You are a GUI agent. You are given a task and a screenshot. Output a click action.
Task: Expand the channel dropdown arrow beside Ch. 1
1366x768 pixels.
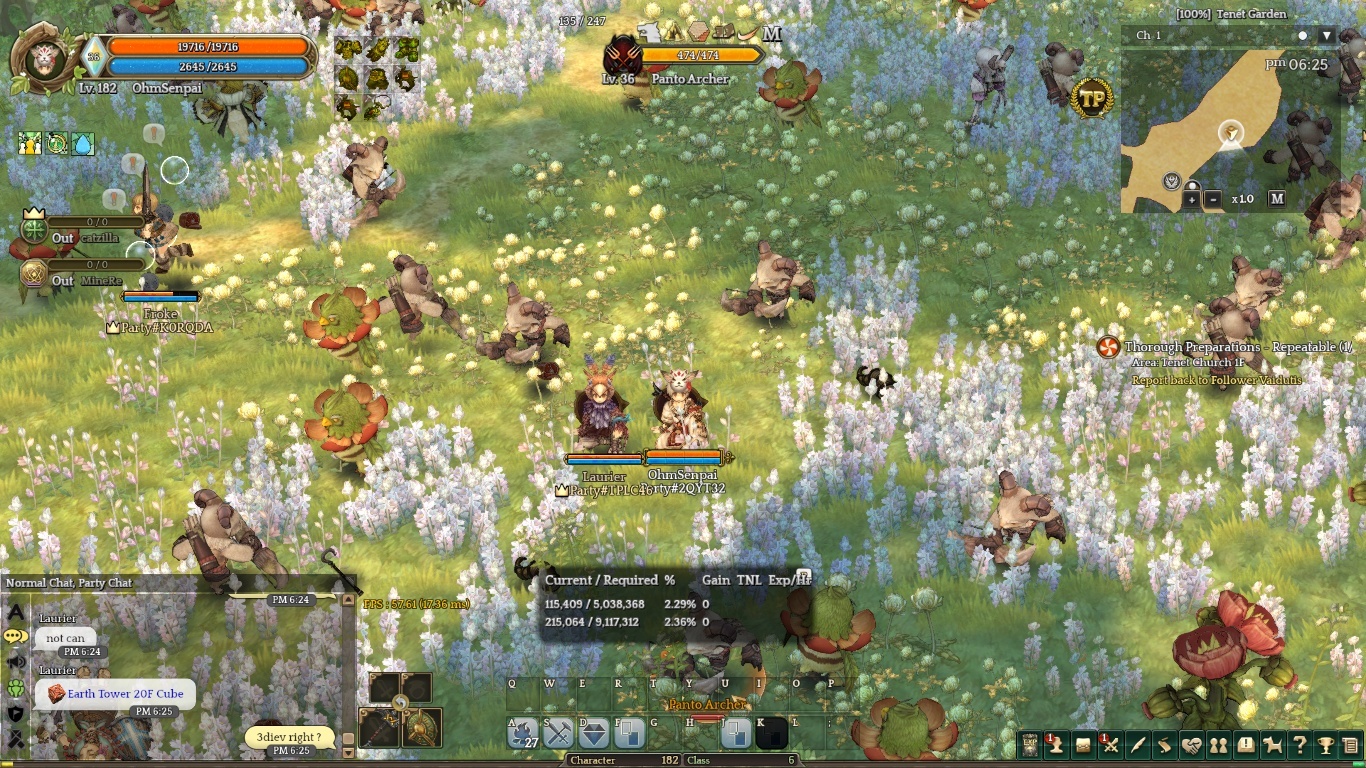tap(1327, 36)
